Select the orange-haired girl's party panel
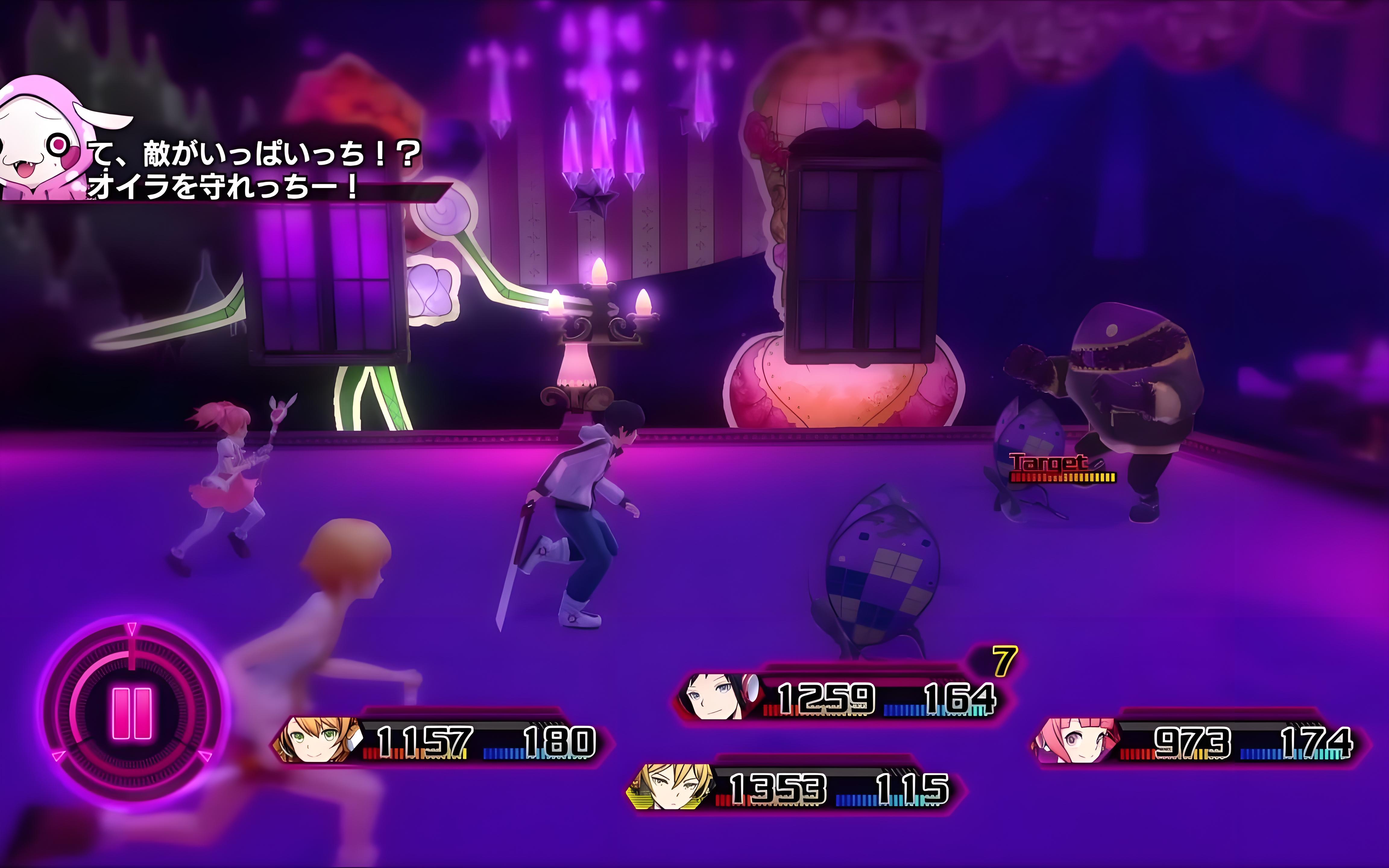The image size is (1389, 868). [442, 741]
